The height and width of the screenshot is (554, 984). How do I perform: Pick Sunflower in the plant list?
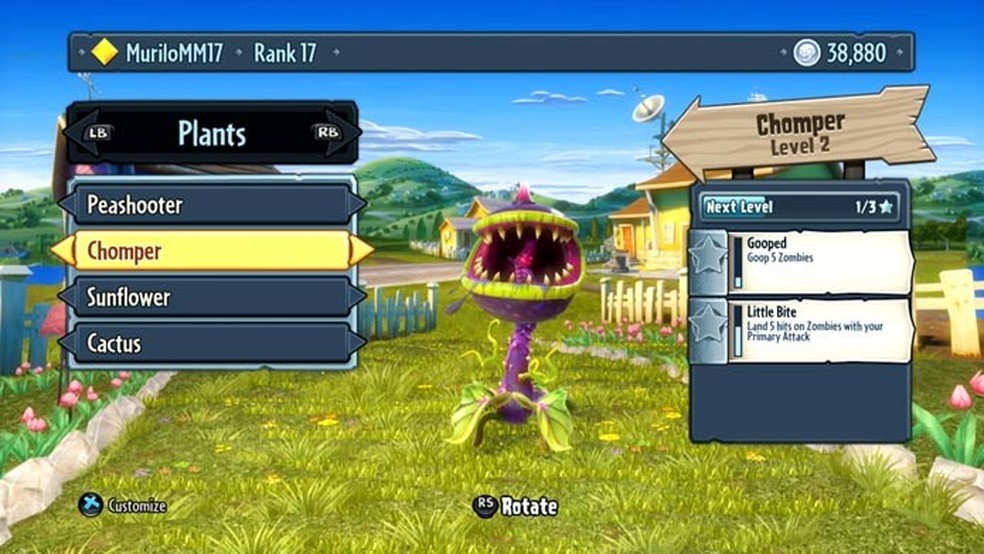[x=210, y=297]
